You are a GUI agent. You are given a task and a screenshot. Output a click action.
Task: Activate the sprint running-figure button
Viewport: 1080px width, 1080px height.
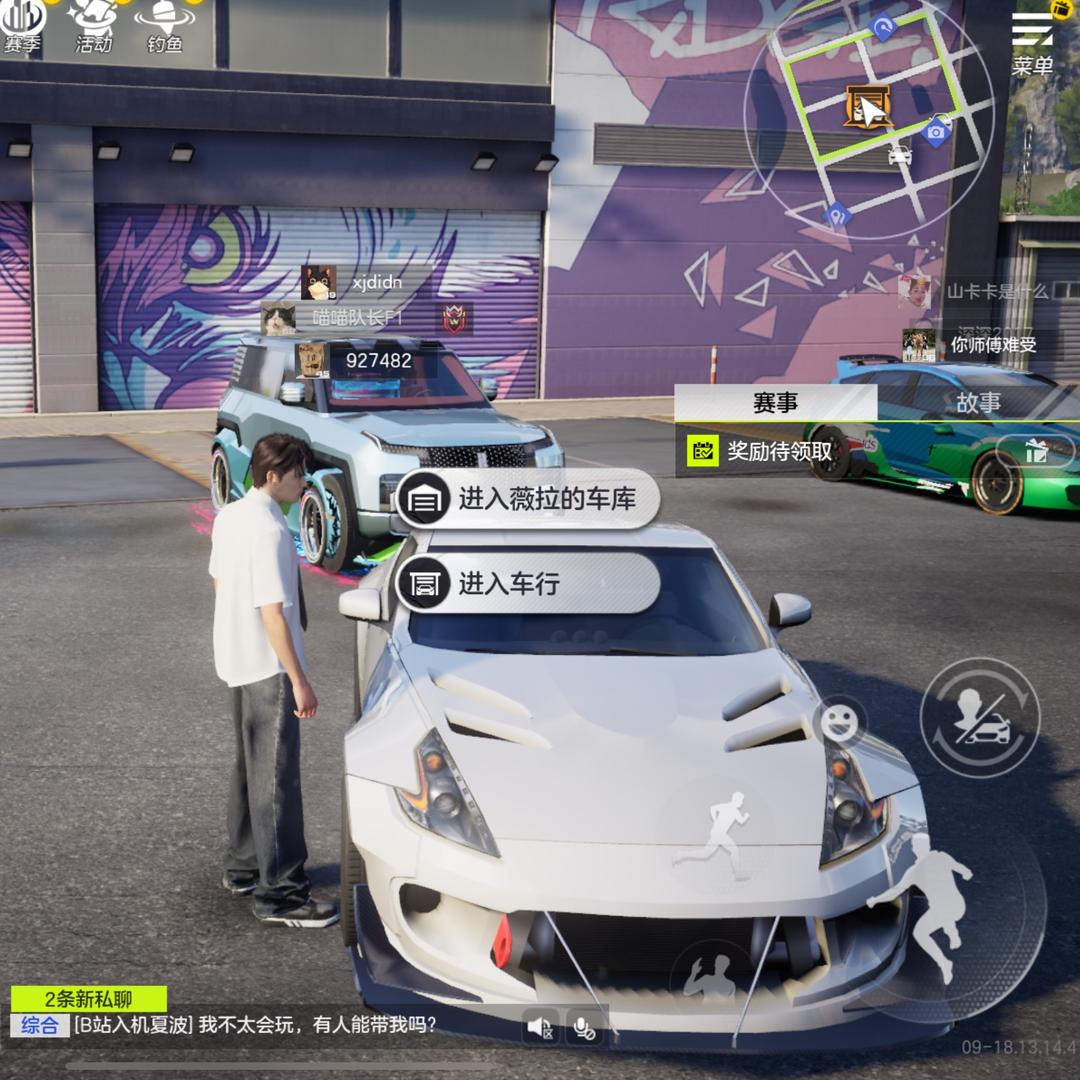click(713, 835)
